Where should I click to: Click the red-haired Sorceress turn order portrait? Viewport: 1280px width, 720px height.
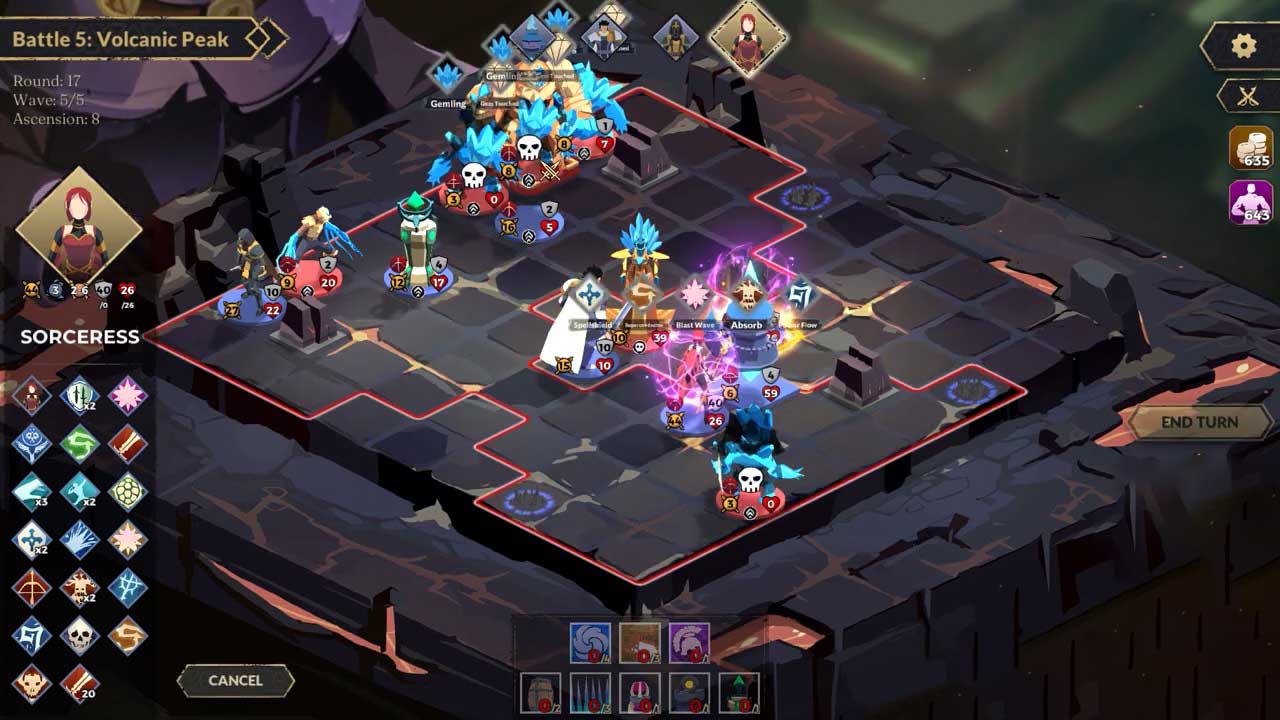(748, 38)
